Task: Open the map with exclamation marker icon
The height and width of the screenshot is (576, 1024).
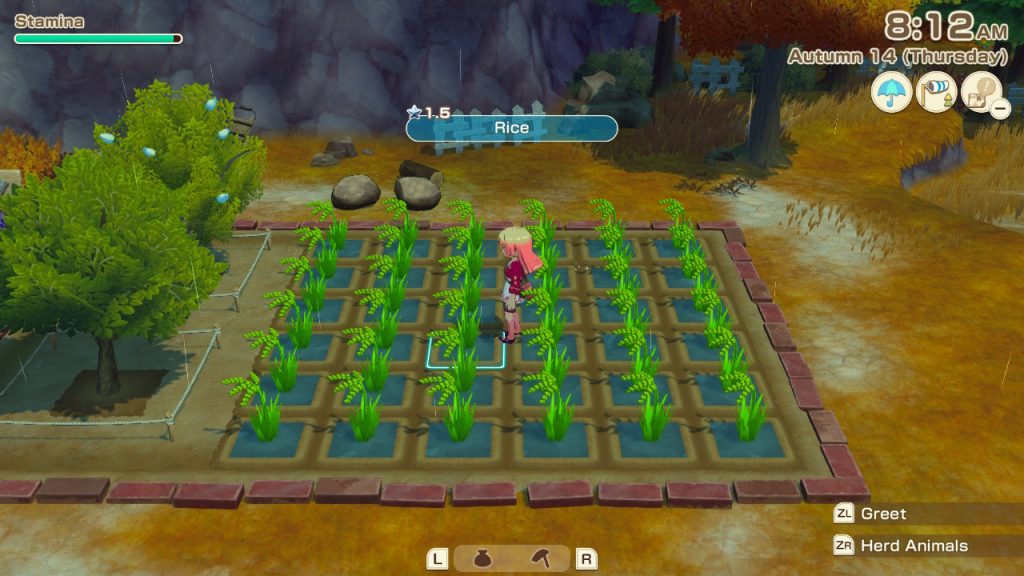Action: coord(981,93)
